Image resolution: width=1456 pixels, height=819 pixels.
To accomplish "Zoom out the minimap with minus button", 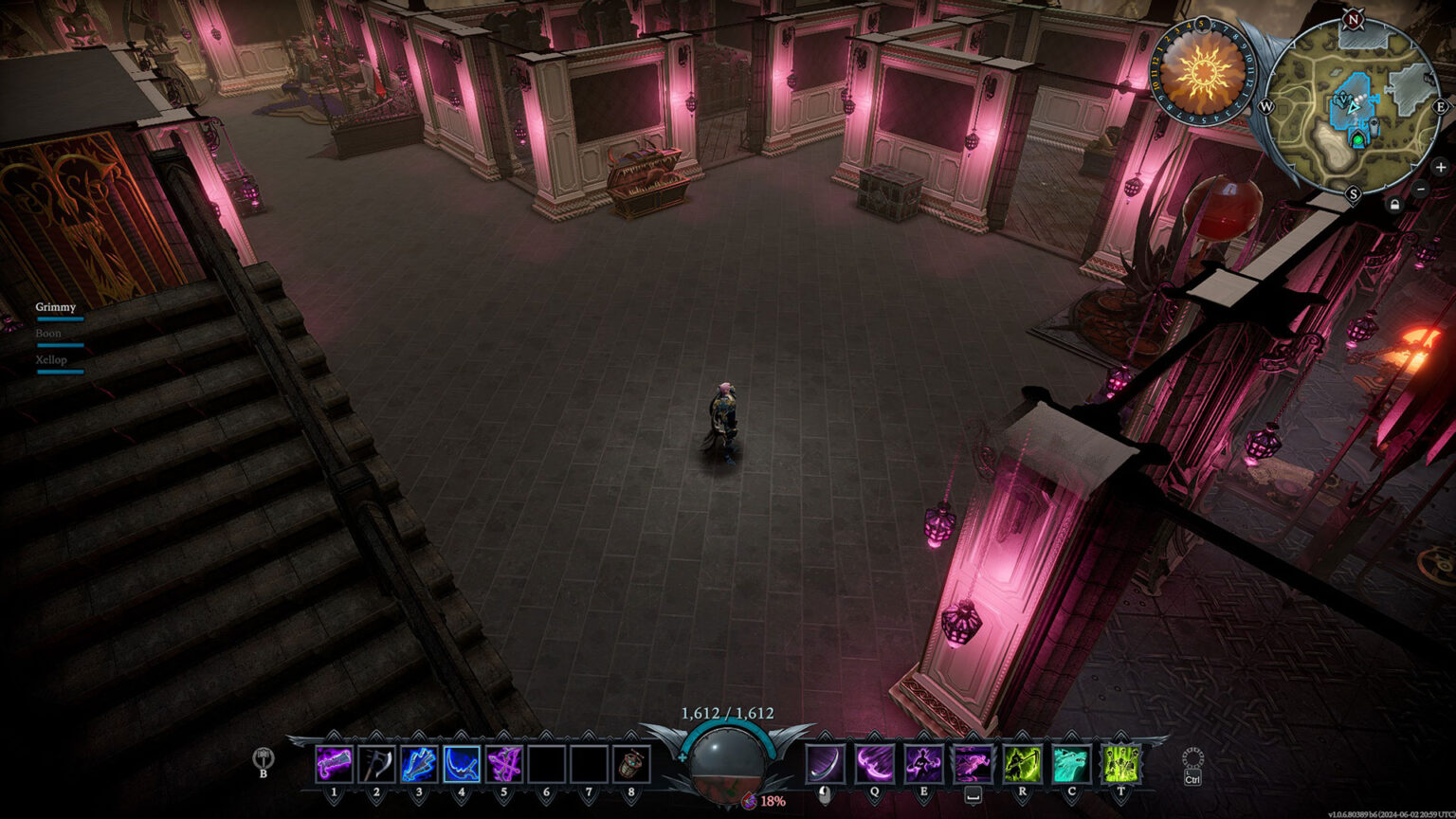I will [x=1420, y=189].
